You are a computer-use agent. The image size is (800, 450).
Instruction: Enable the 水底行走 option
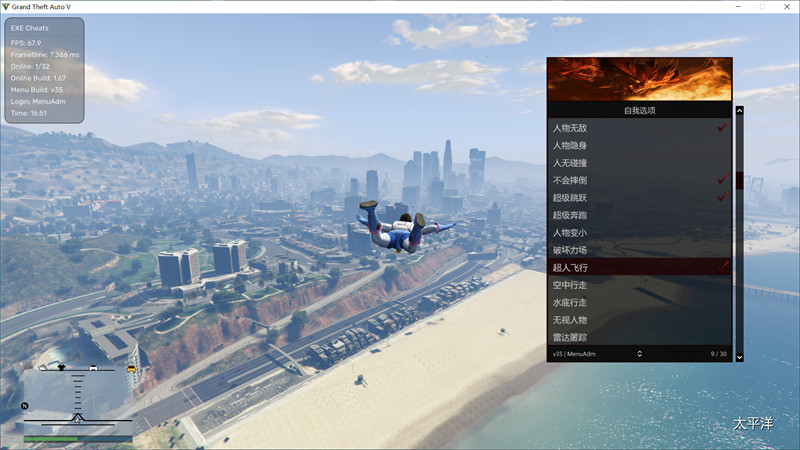tap(638, 301)
